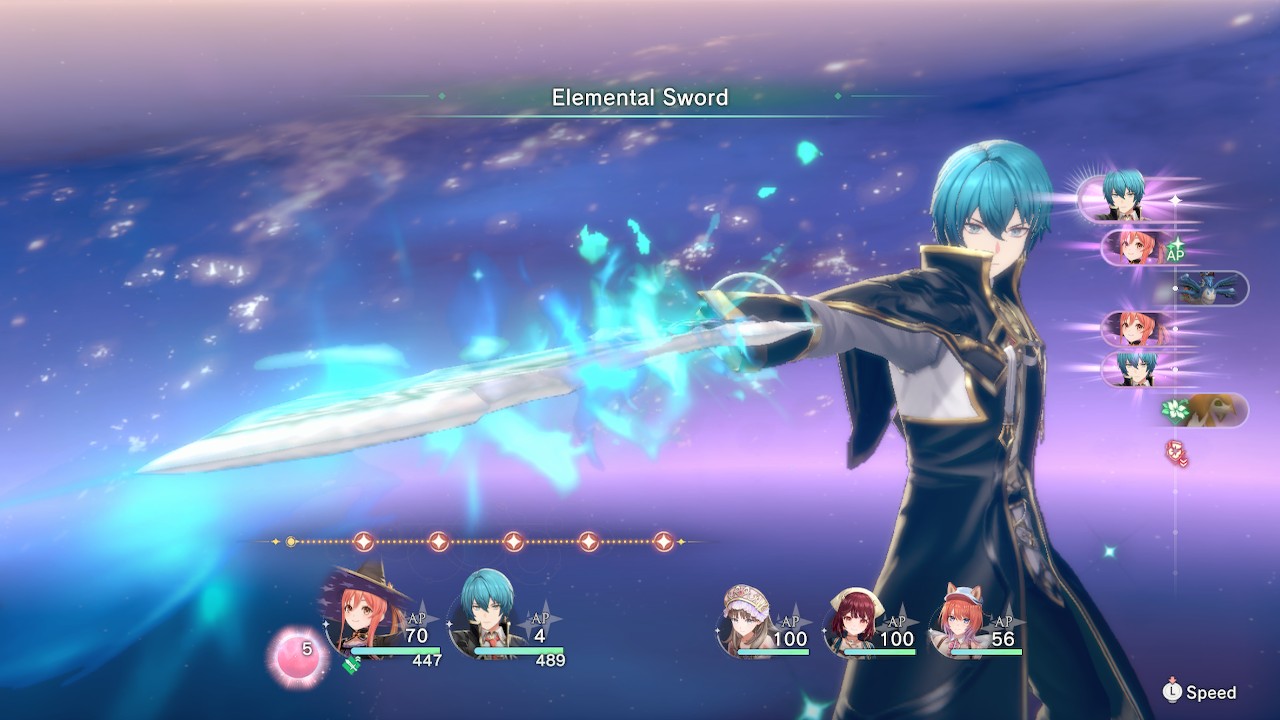Select the leftmost yellow node on the burst gauge

pos(289,542)
